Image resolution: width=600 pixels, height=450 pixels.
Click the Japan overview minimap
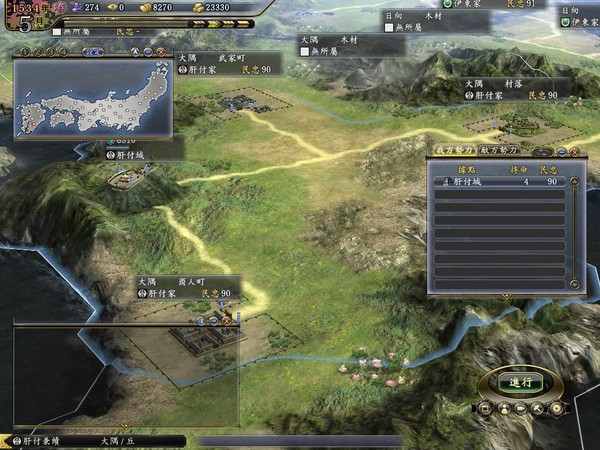[x=92, y=98]
